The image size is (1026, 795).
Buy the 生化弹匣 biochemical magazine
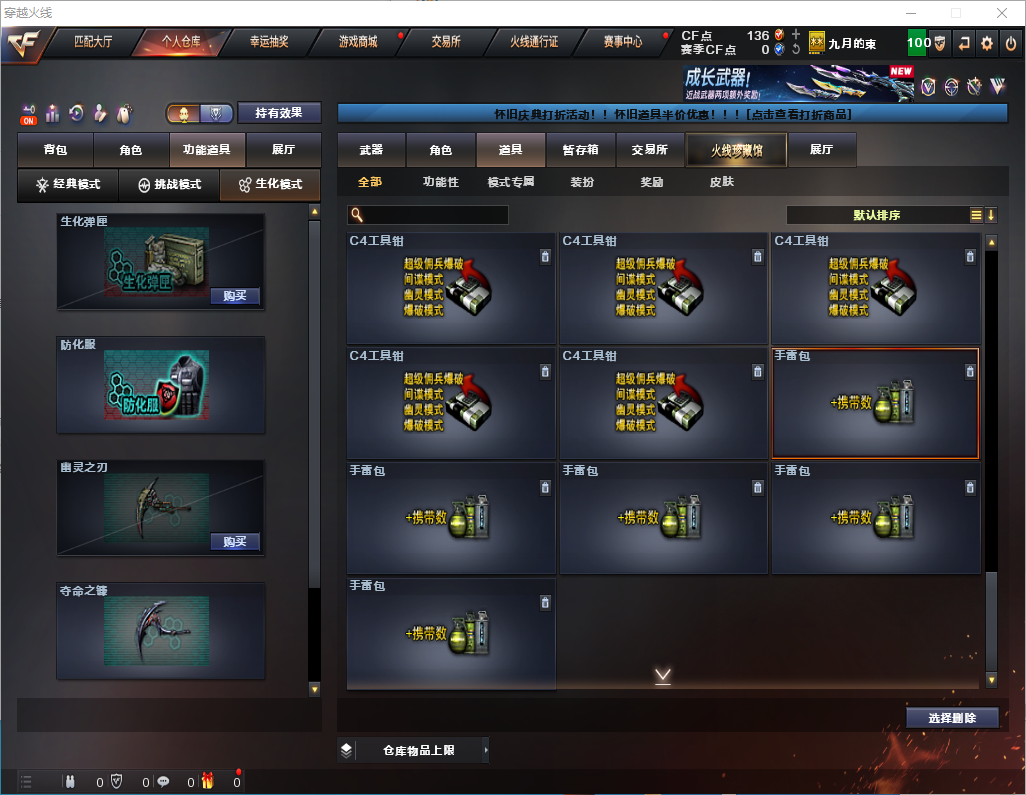tap(235, 296)
